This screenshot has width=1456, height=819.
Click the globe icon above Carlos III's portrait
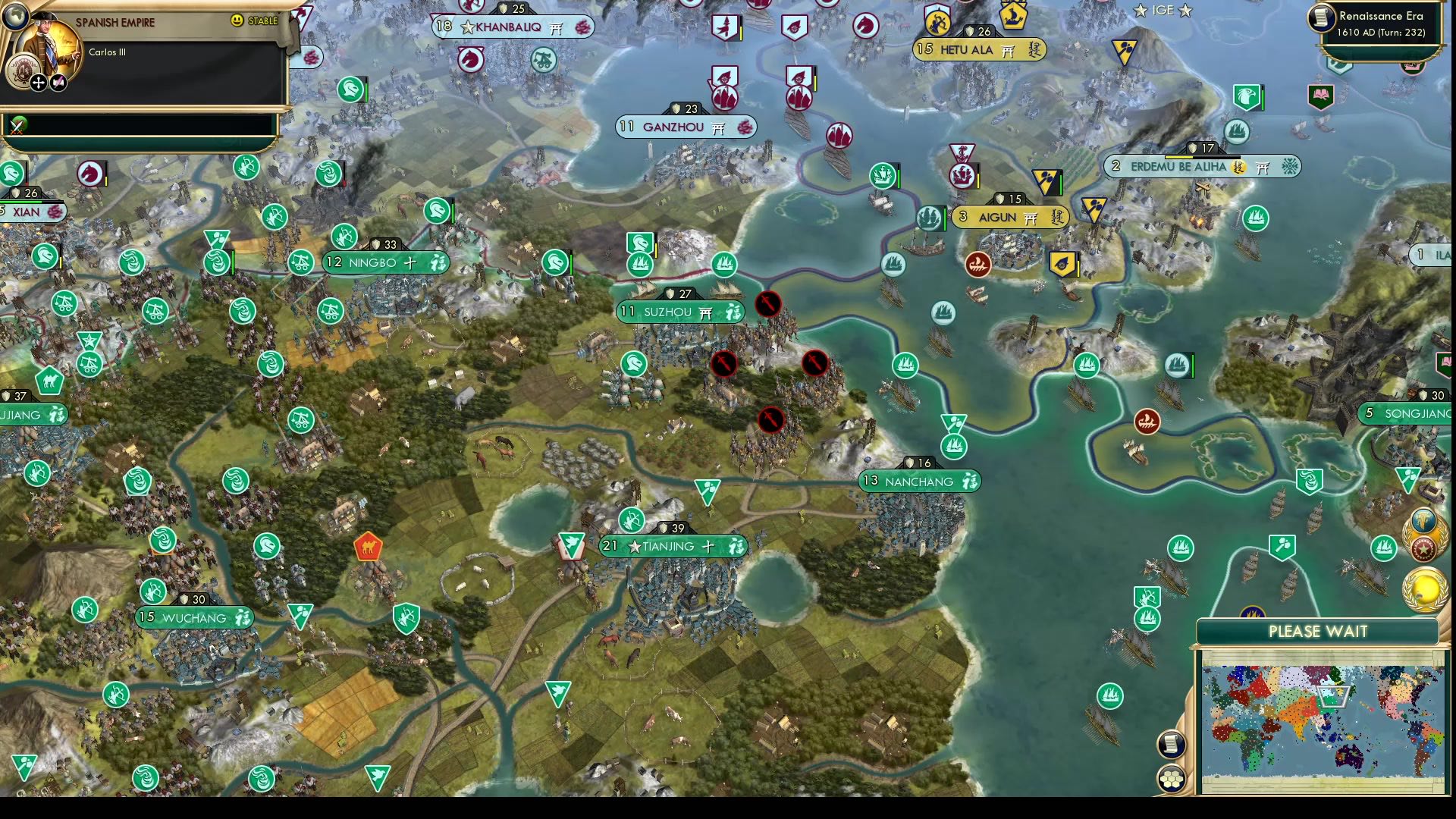click(16, 18)
